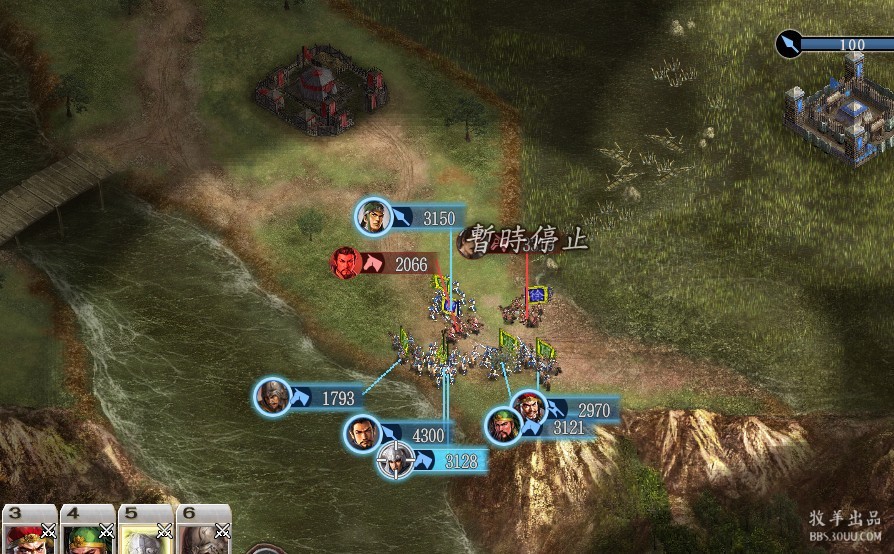The height and width of the screenshot is (554, 894).
Task: Select the allied unit portrait with 1793 troops
Action: coord(273,397)
